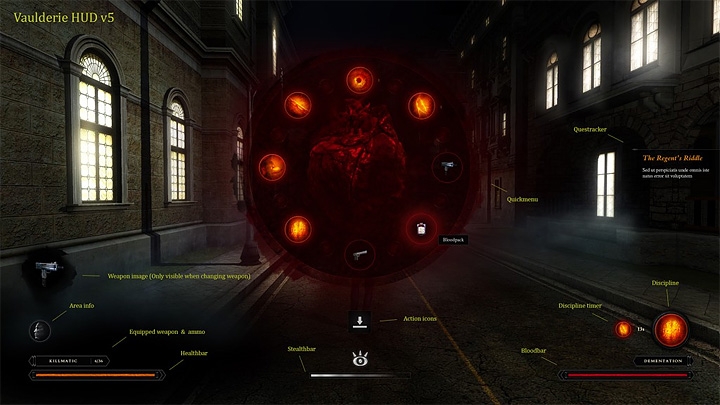Click the area info face icon
Image resolution: width=720 pixels, height=405 pixels.
(41, 331)
